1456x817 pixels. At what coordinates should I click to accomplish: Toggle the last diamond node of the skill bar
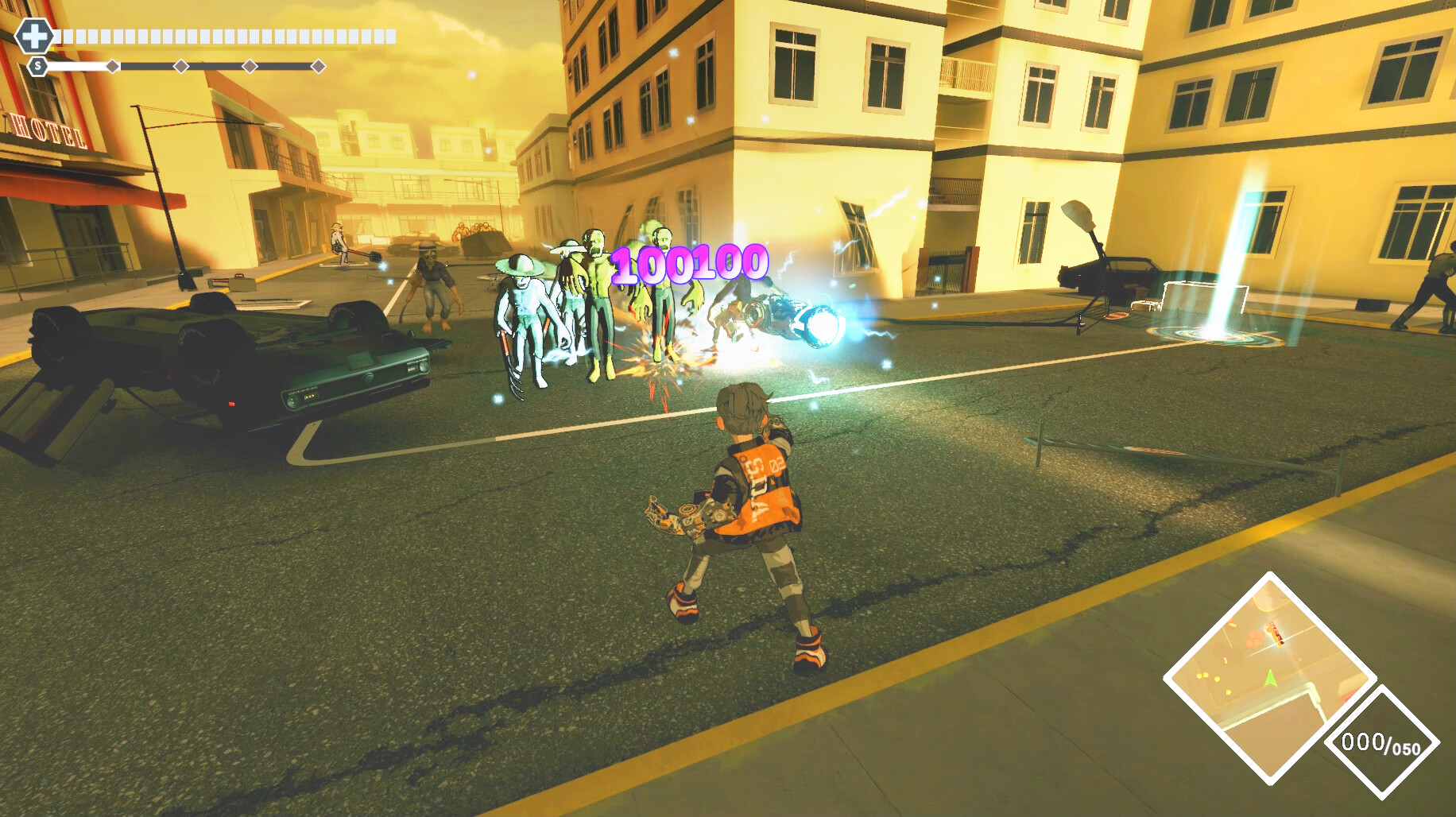[x=318, y=66]
